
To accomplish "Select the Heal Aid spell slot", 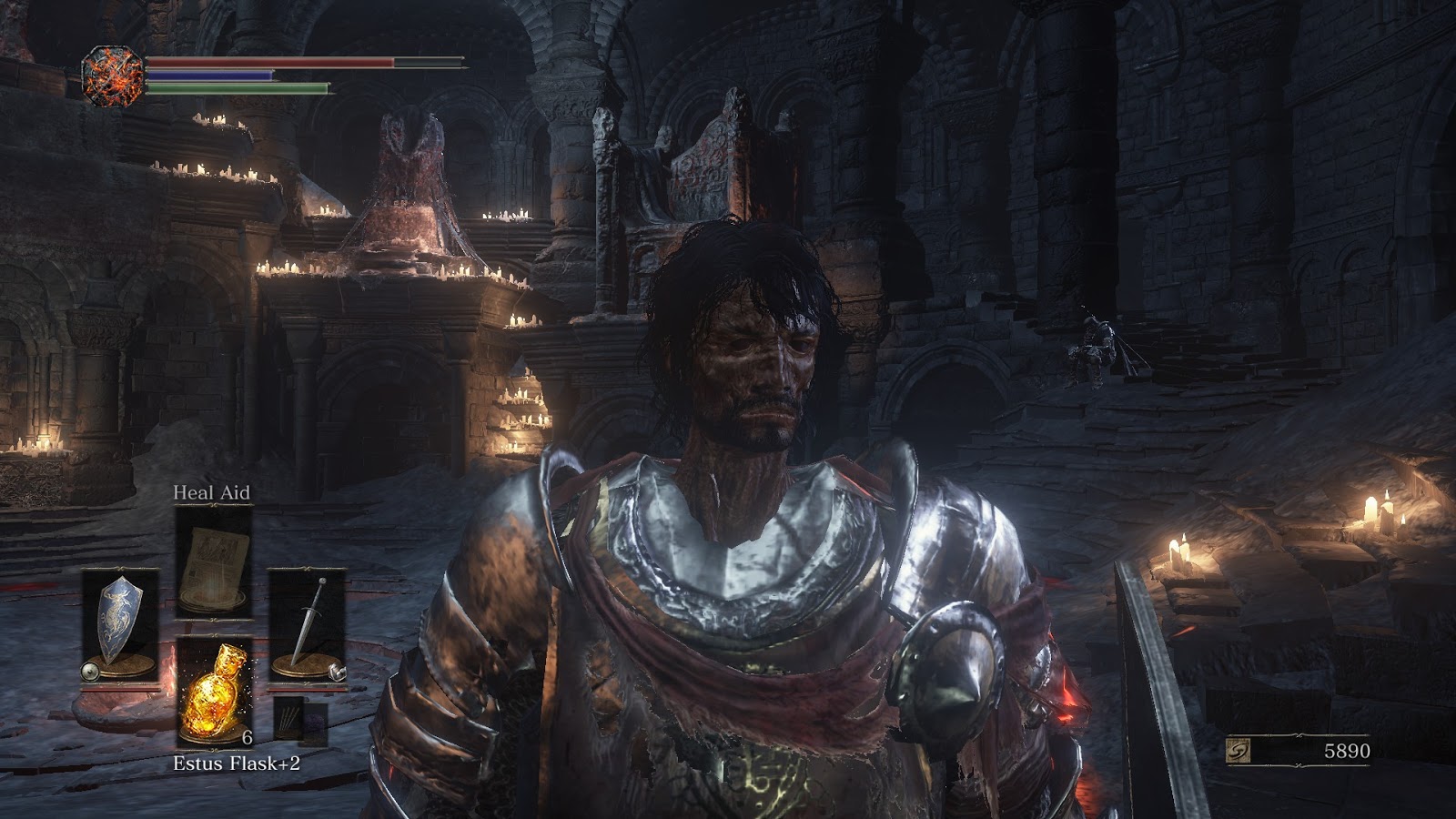I will tap(214, 561).
